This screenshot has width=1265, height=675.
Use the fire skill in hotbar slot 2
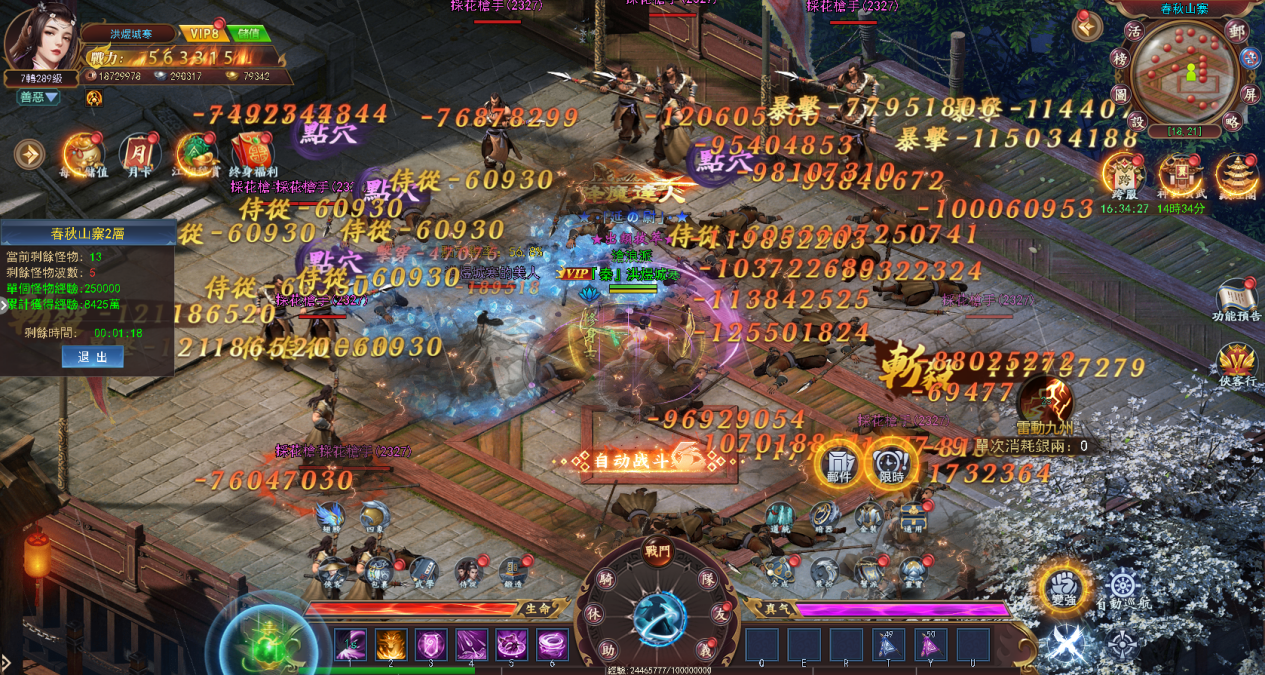391,645
